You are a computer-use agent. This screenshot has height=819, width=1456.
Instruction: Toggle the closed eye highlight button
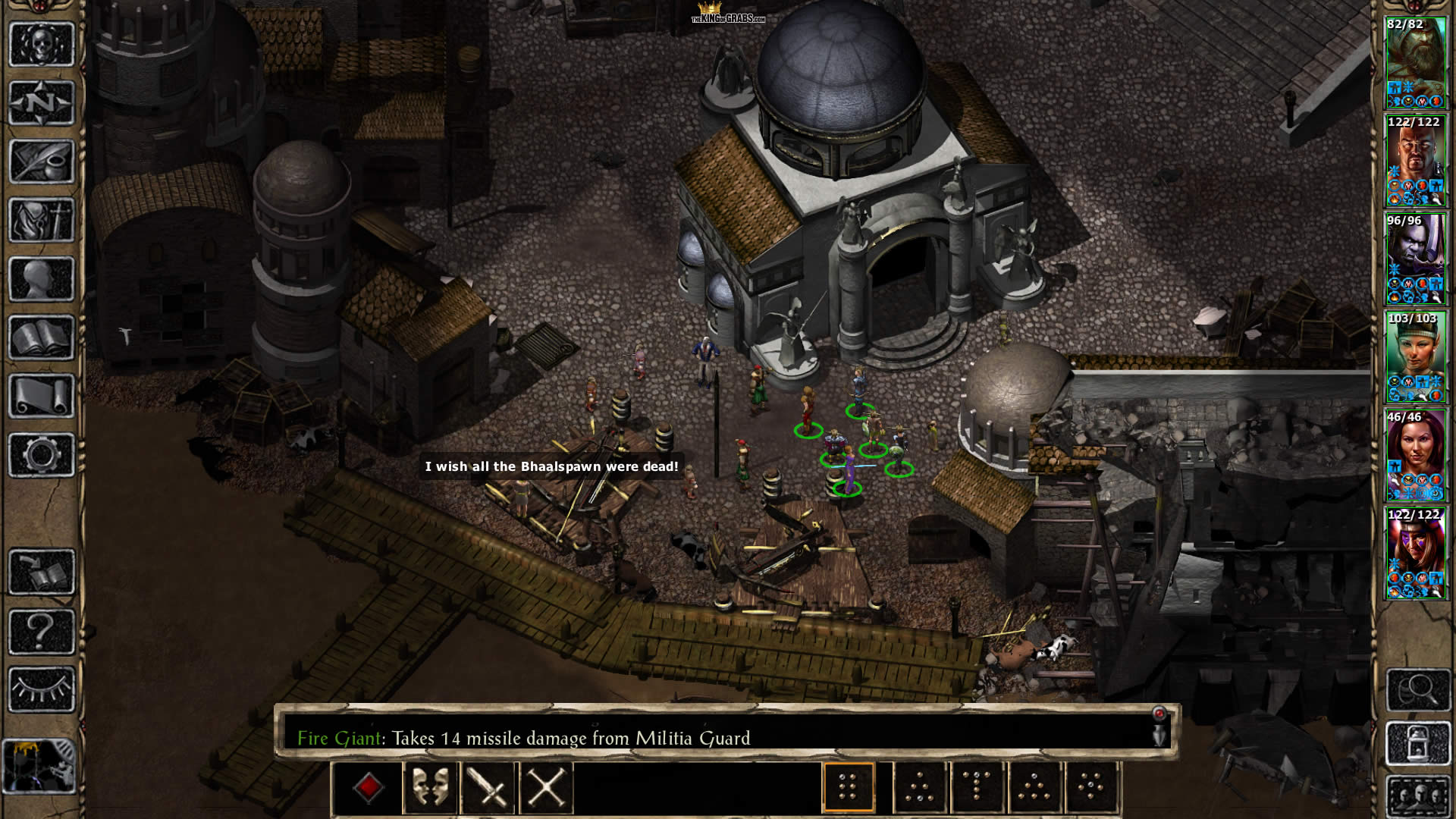(x=41, y=689)
